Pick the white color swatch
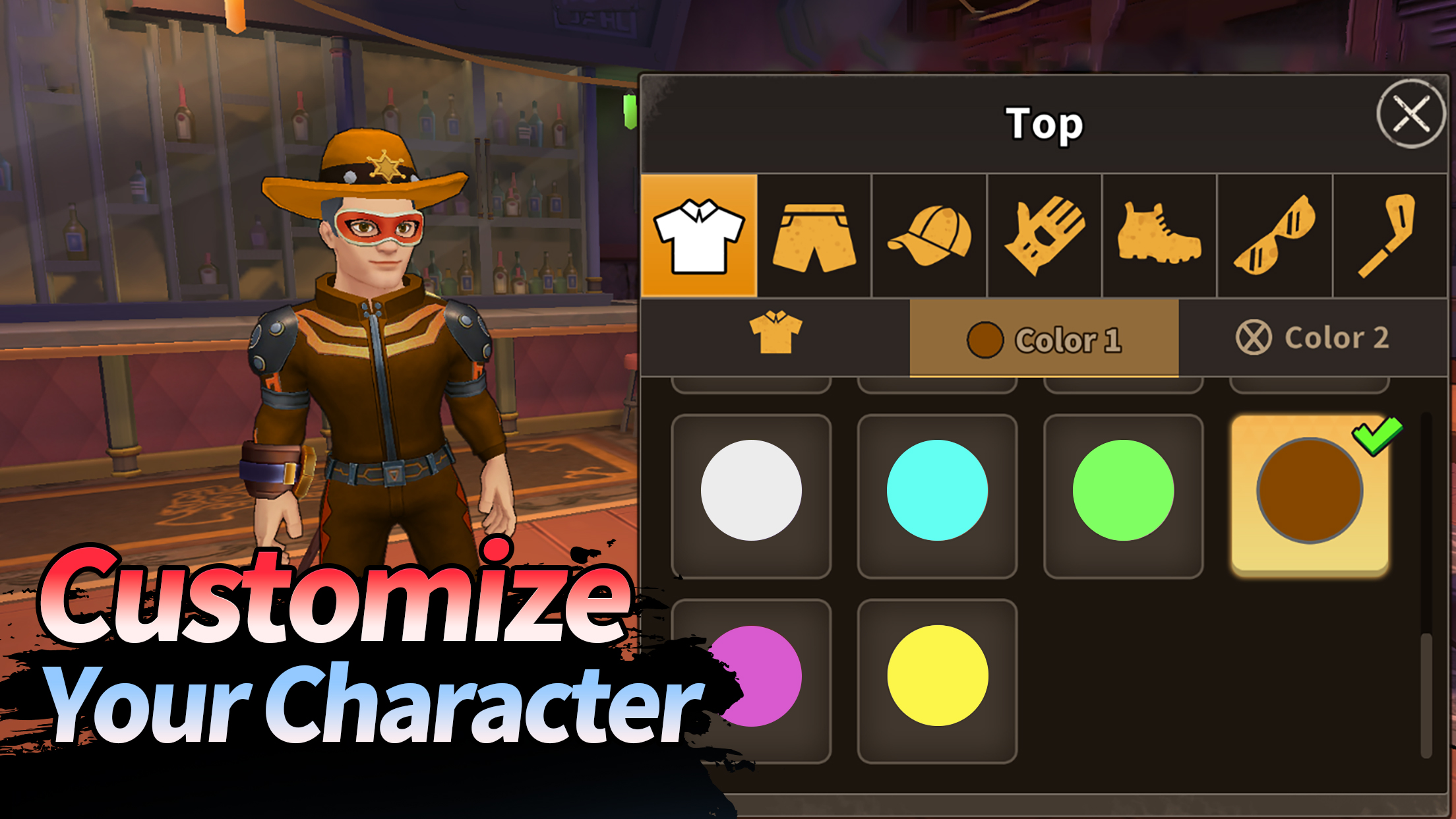This screenshot has width=1456, height=819. (751, 491)
